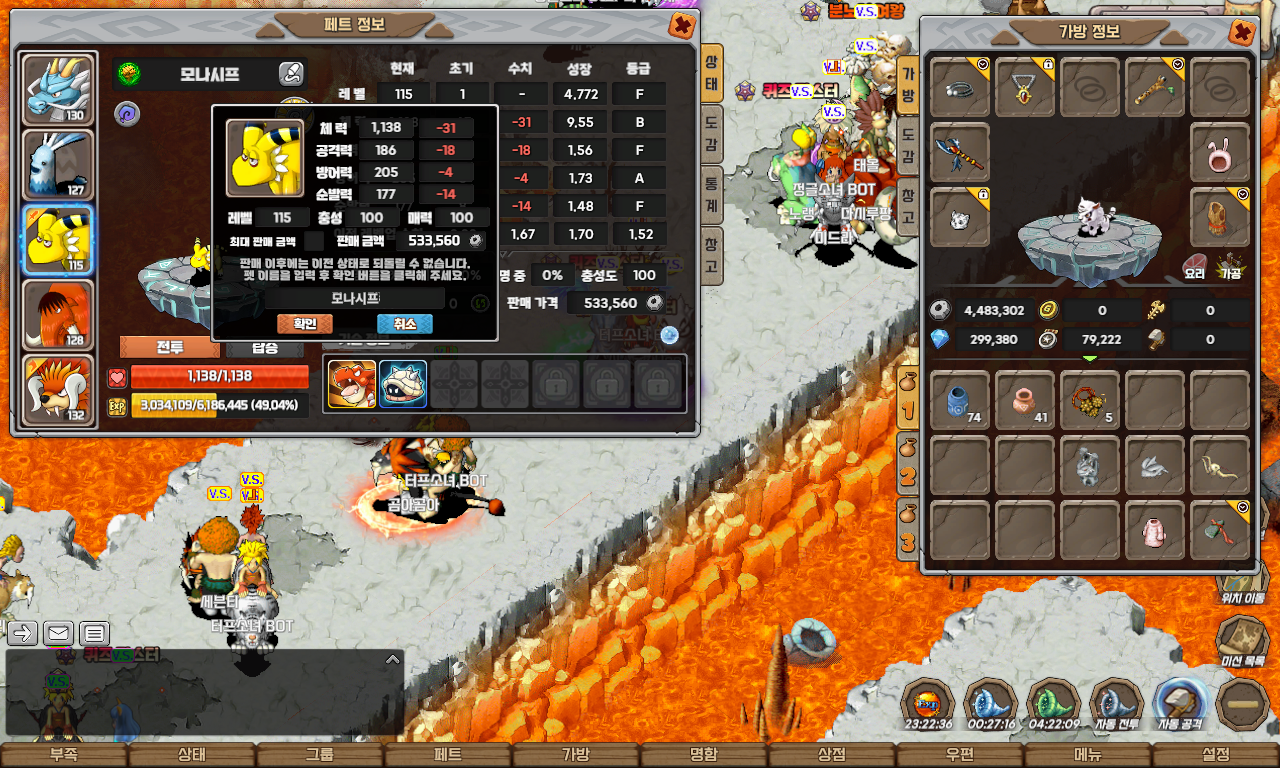This screenshot has width=1280, height=768.
Task: Open the 미션 목록 mission list
Action: (1243, 642)
